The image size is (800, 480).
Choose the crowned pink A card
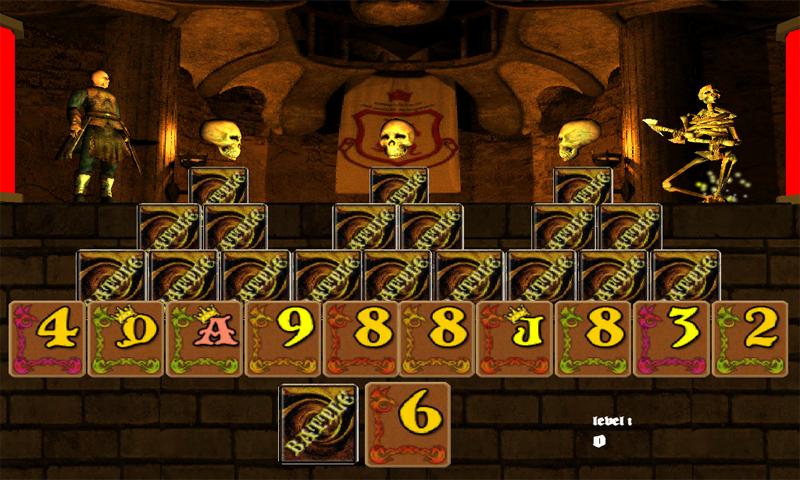[x=204, y=338]
